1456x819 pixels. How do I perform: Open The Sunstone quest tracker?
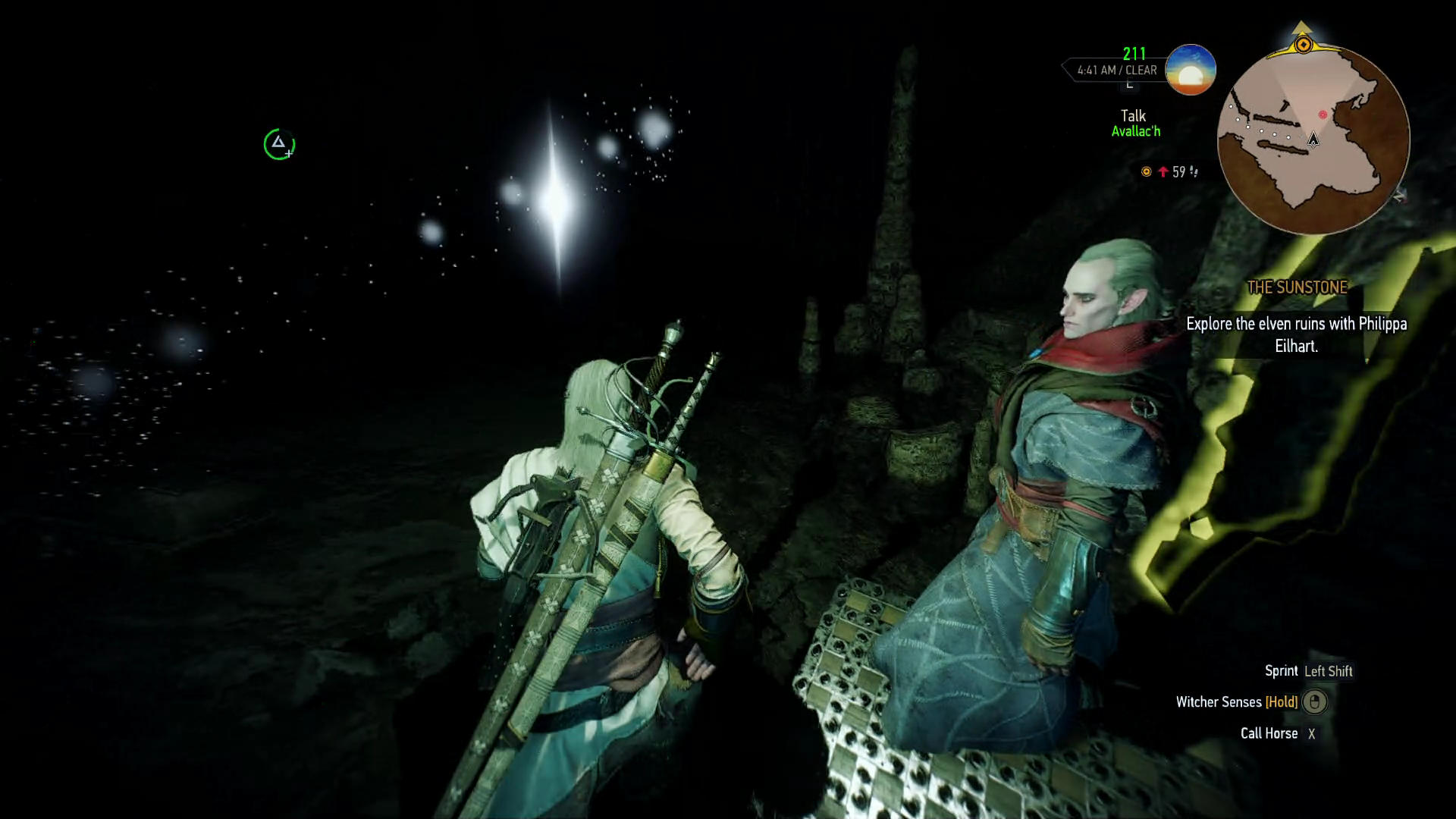pyautogui.click(x=1297, y=287)
